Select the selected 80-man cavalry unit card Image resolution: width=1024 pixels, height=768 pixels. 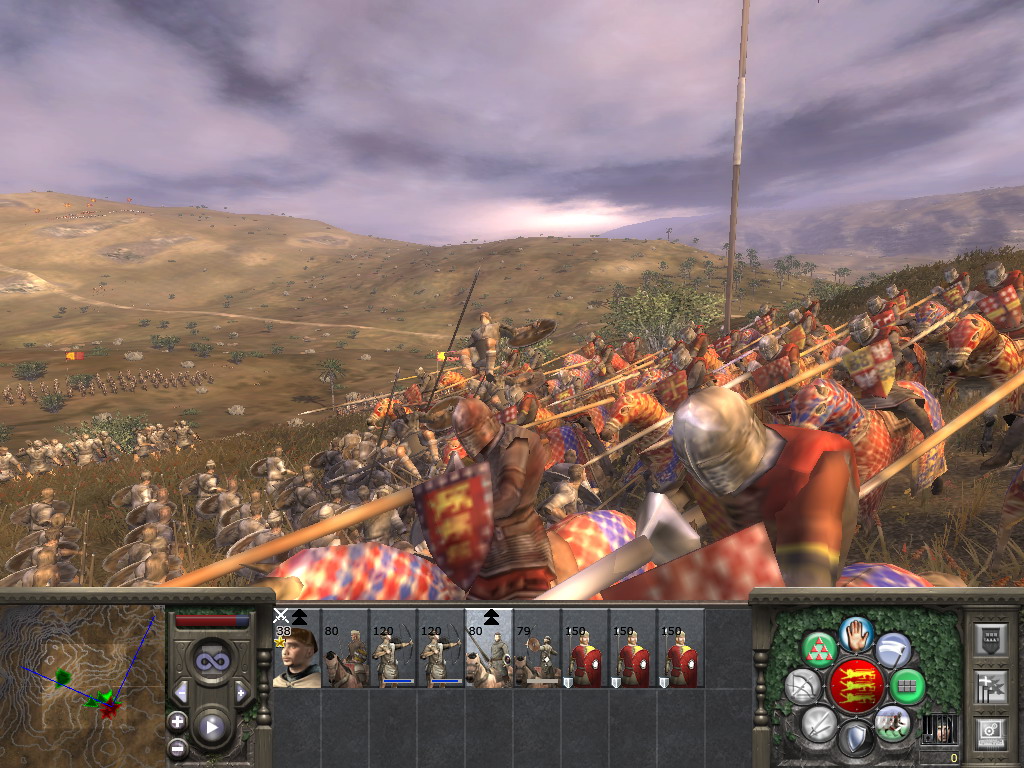pos(488,648)
